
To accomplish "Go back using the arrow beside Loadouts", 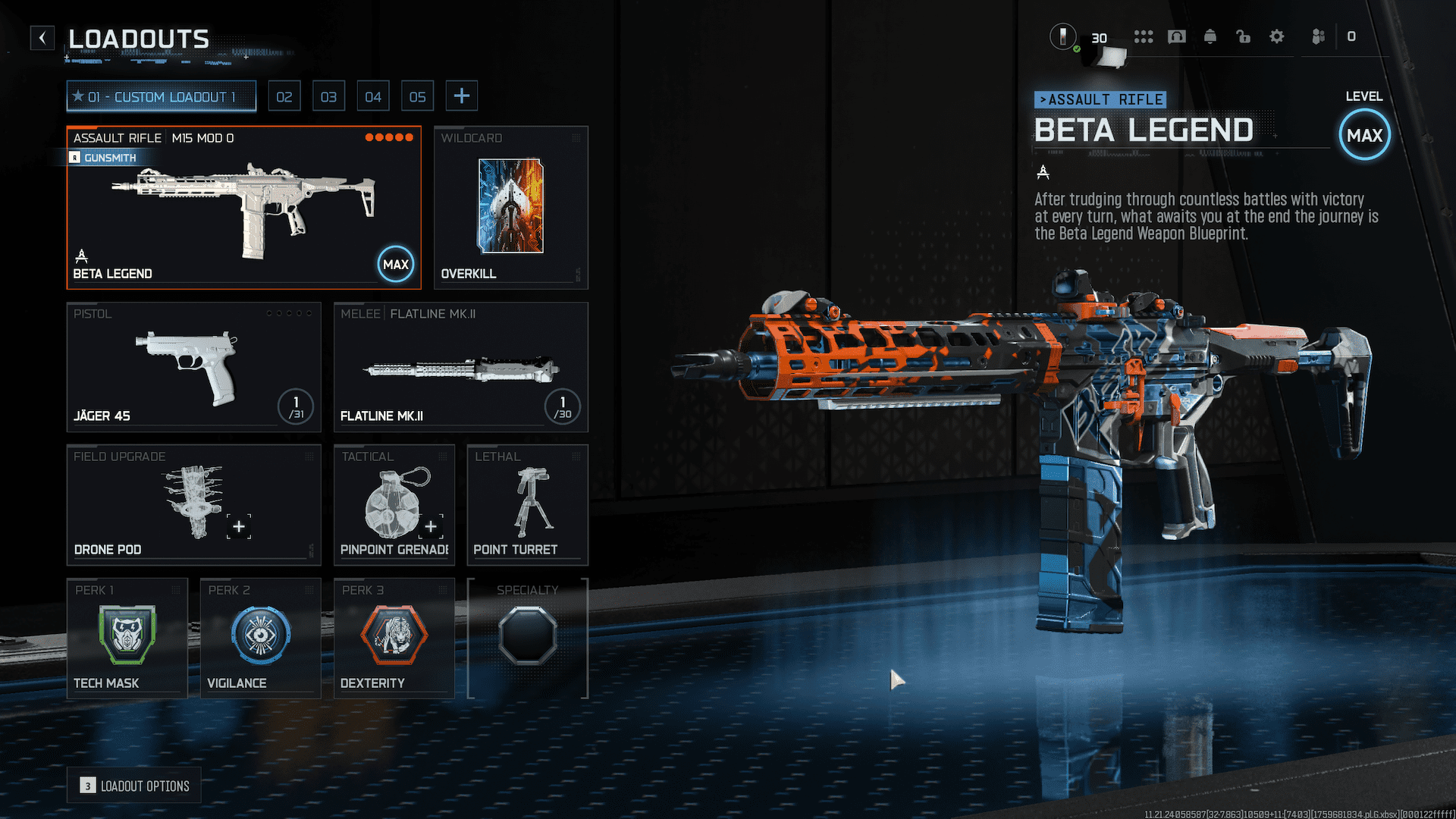I will (x=42, y=38).
